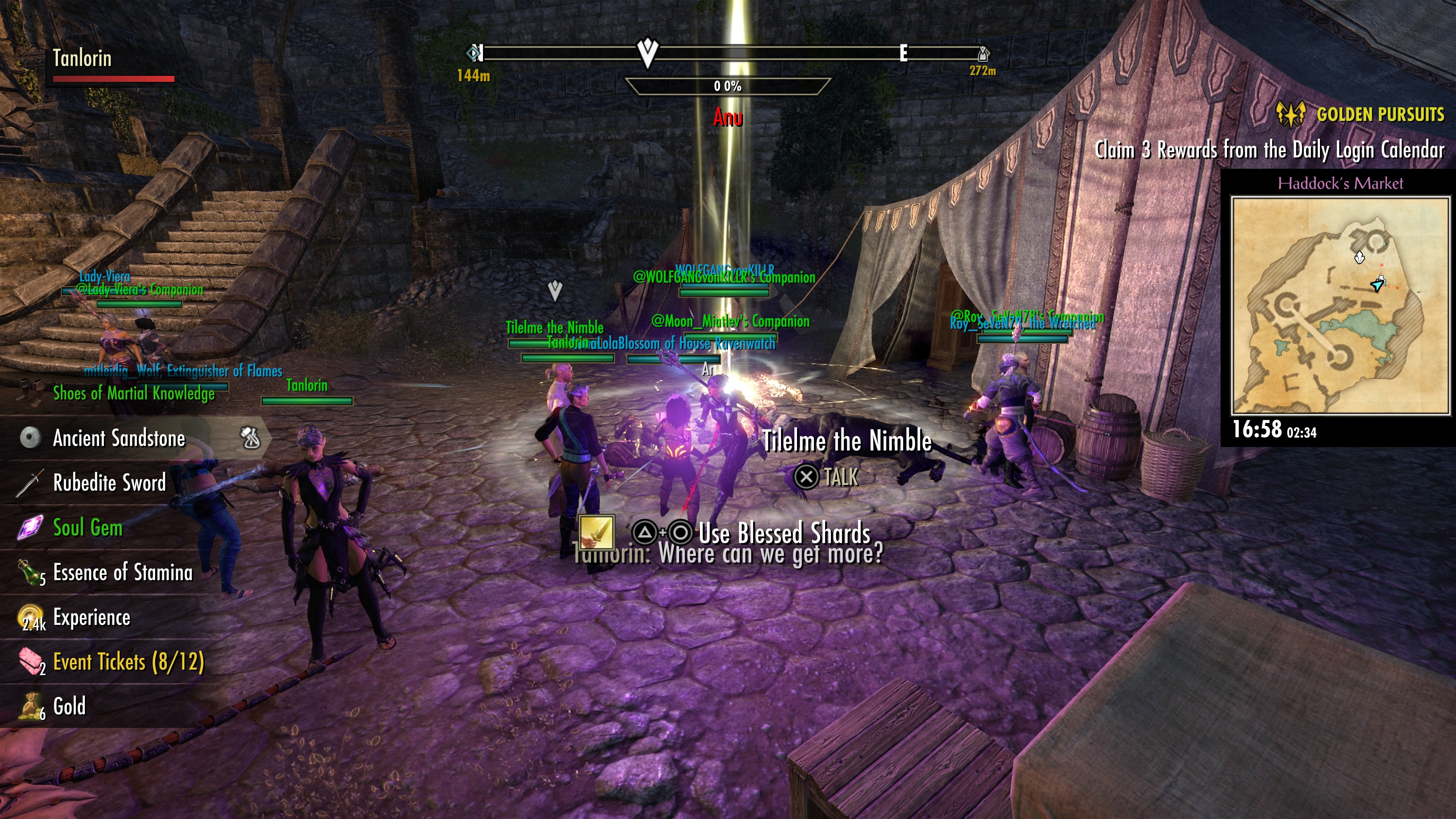Click the Daily Login Calendar pursuit objective
Screen dimensions: 1456x819
point(1269,150)
